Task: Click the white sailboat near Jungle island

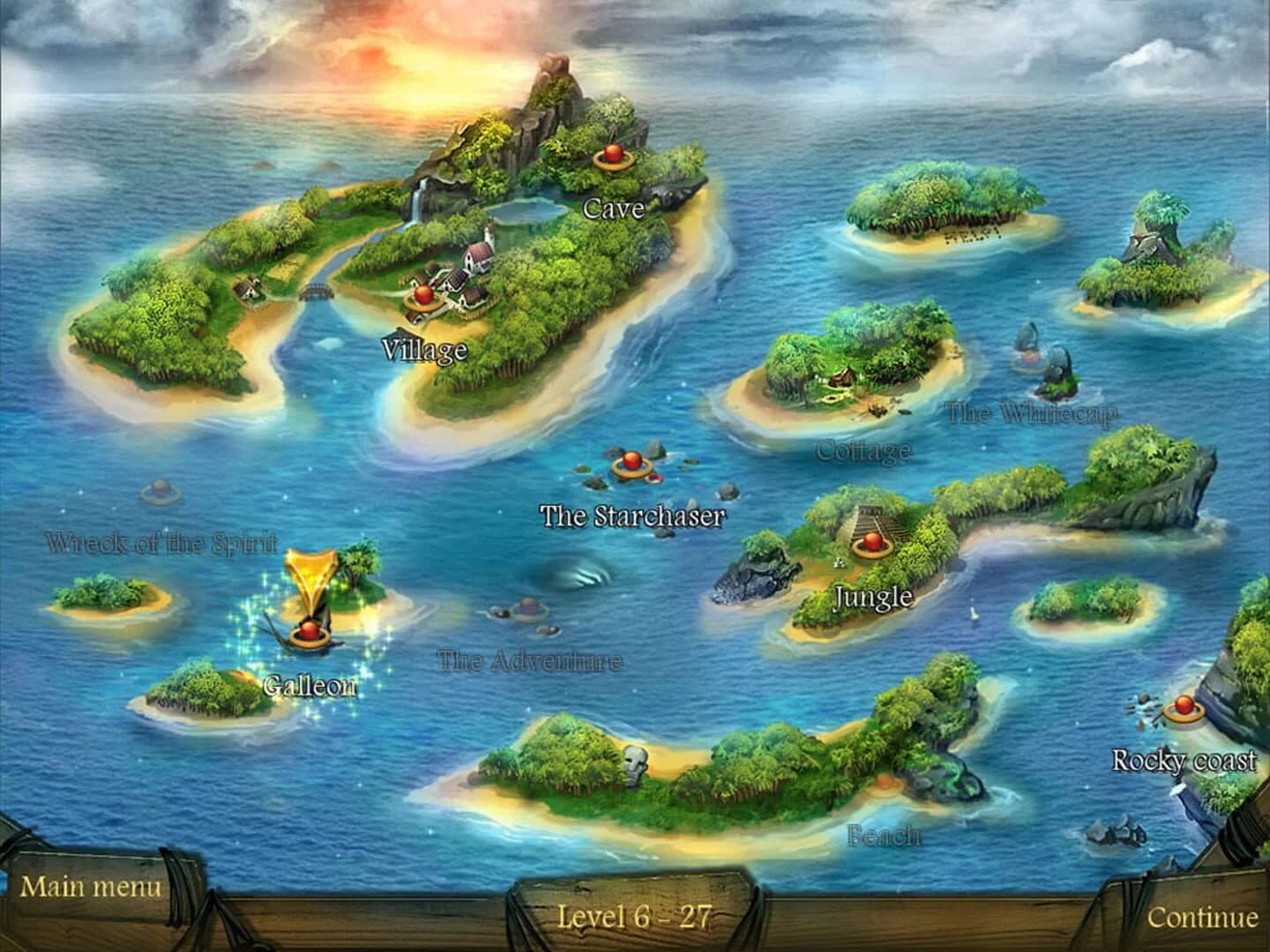Action: 975,614
